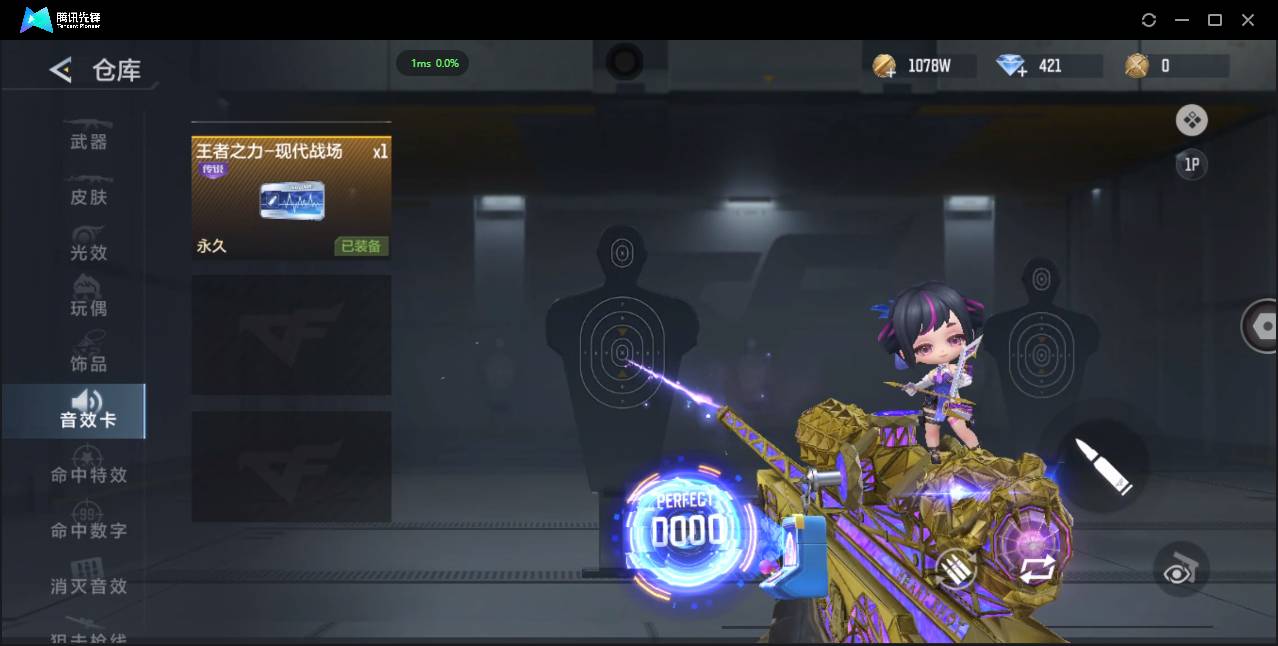Maximize the emulator window
This screenshot has width=1278, height=646.
tap(1215, 20)
